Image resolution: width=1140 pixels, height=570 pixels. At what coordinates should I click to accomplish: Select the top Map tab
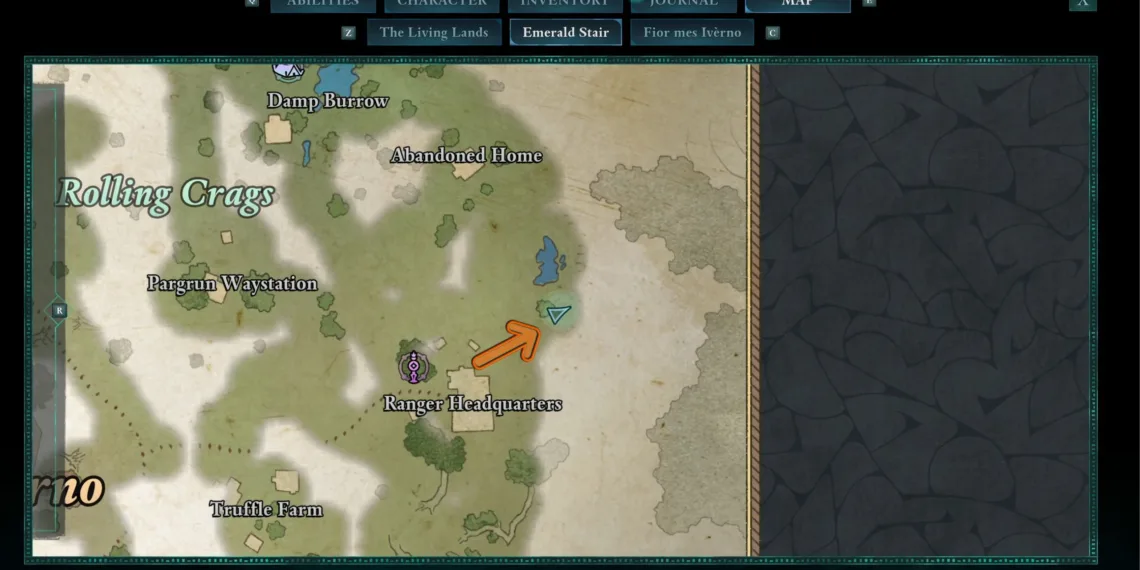(797, 4)
